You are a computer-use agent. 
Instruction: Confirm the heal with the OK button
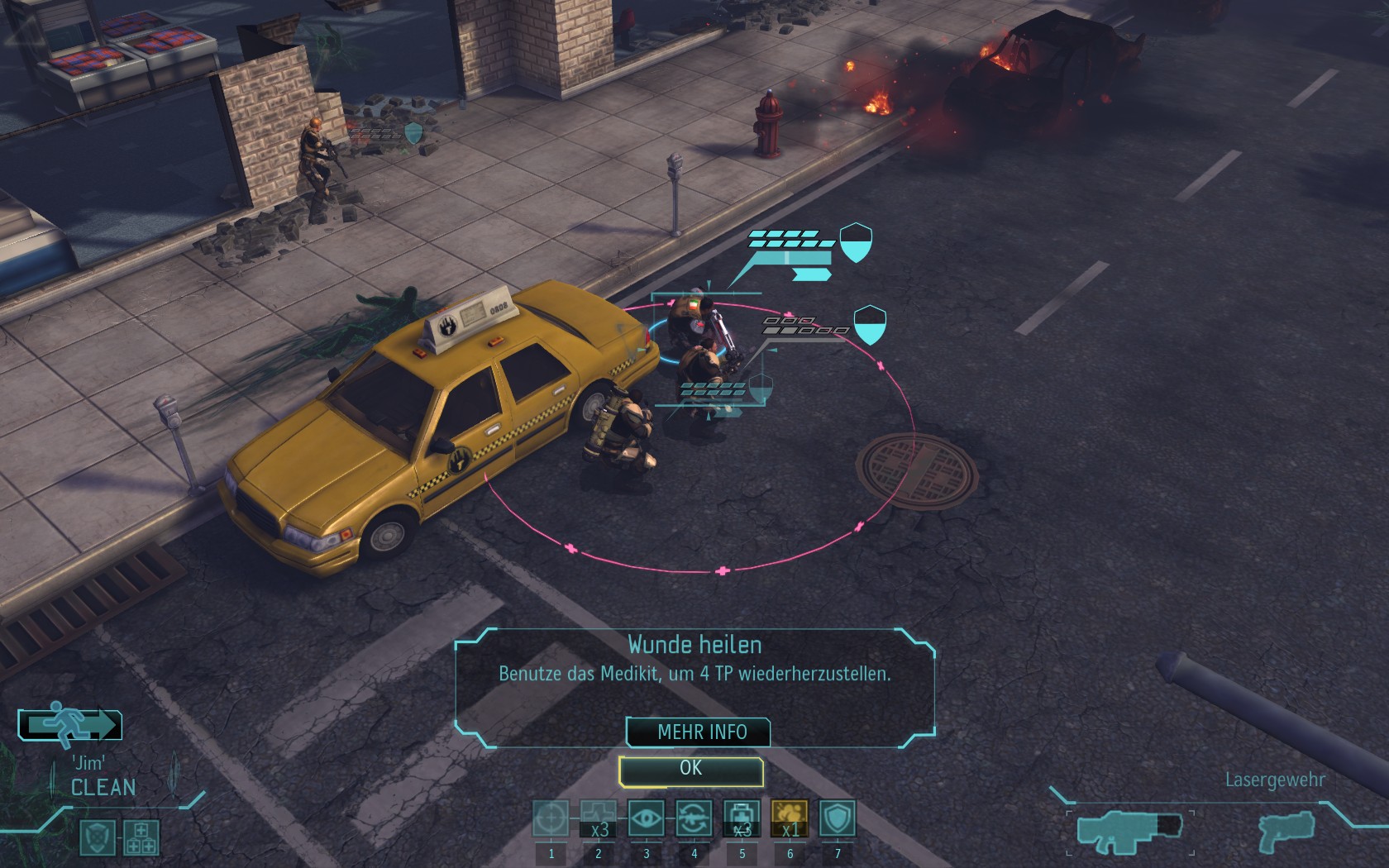pos(690,770)
